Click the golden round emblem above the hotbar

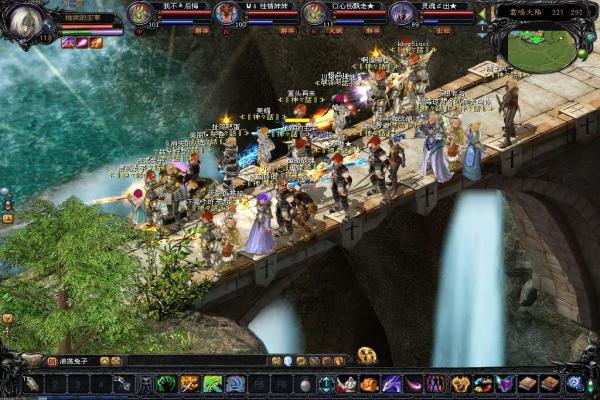(367, 355)
